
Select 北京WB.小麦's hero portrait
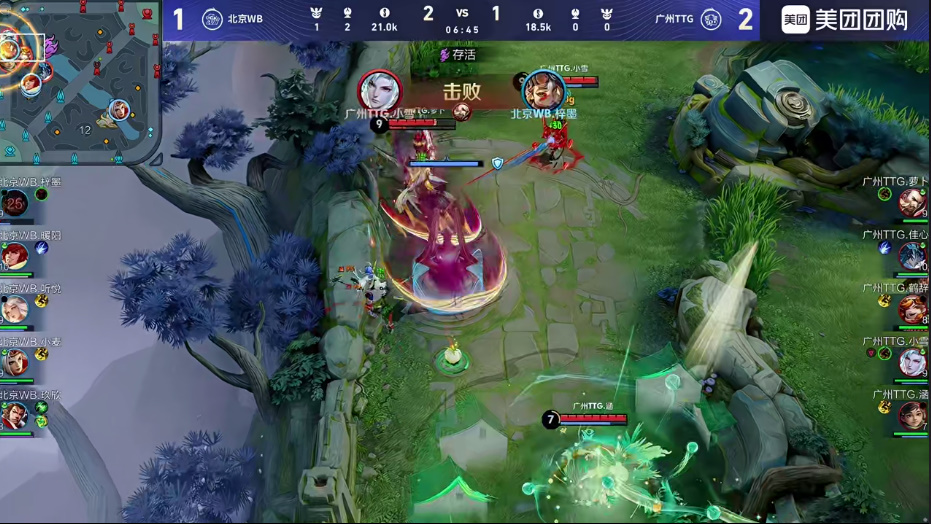(14, 362)
